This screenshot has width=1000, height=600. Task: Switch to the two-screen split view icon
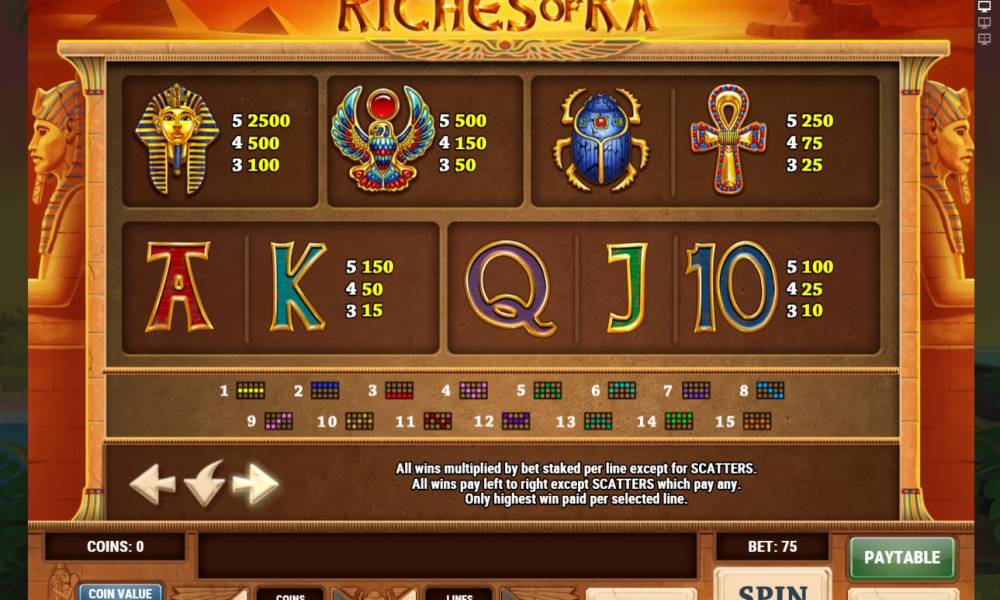tap(983, 23)
